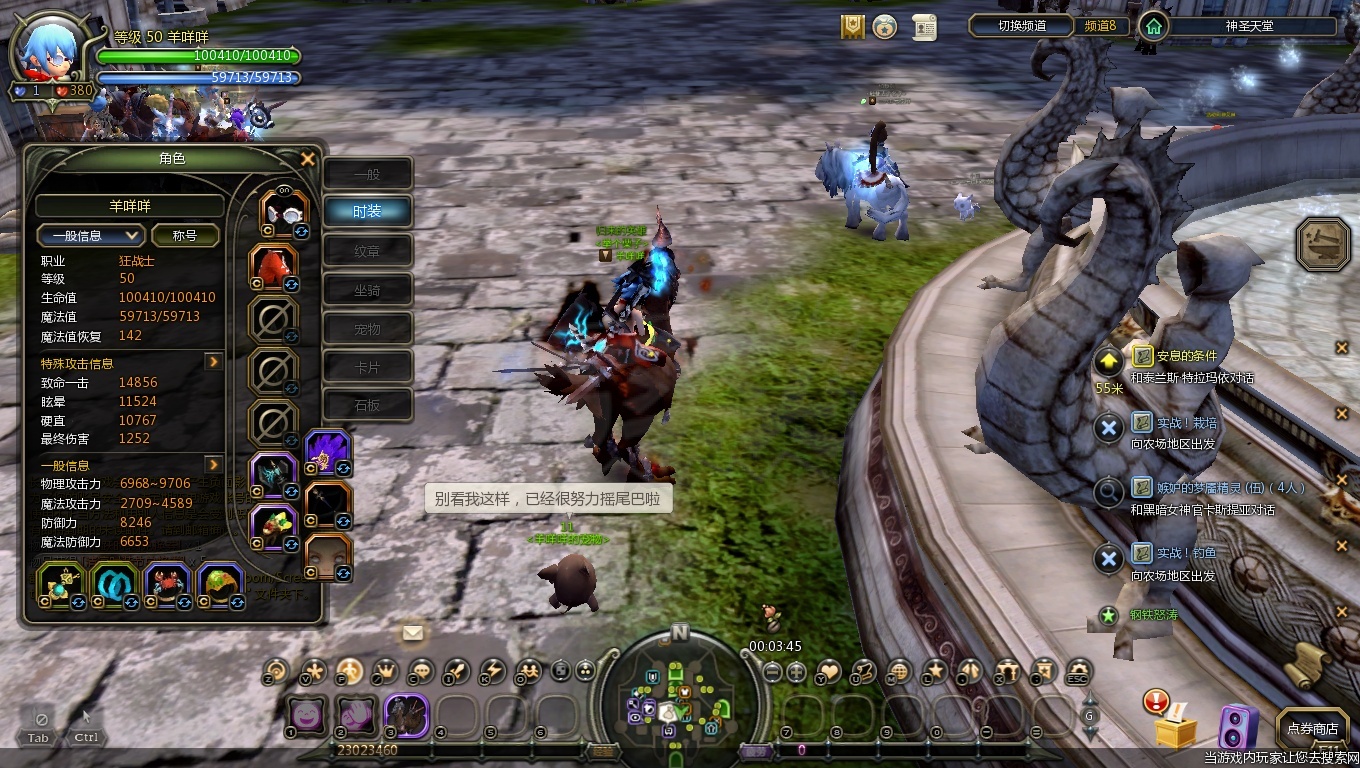Open the 纹章 crest tab
Viewport: 1360px width, 768px height.
367,250
